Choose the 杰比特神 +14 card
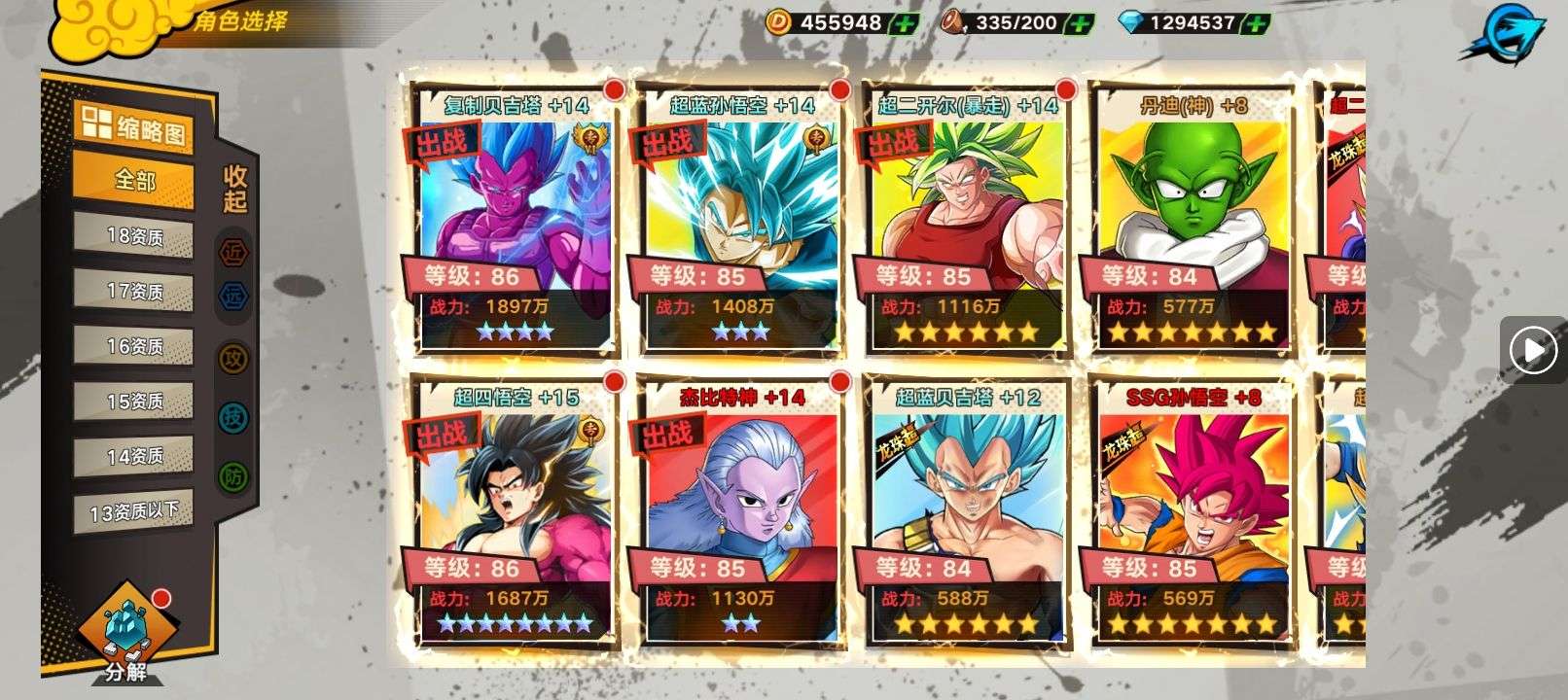Viewport: 1568px width, 700px height. coord(739,511)
